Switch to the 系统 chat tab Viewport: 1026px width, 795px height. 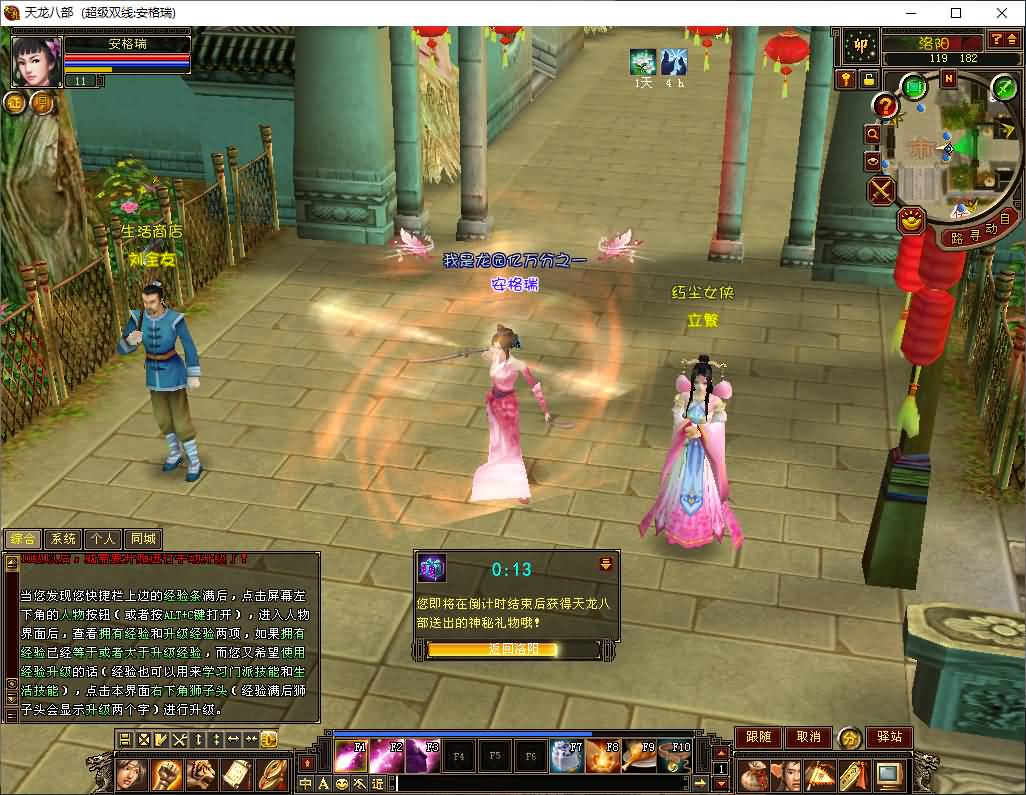[x=62, y=538]
